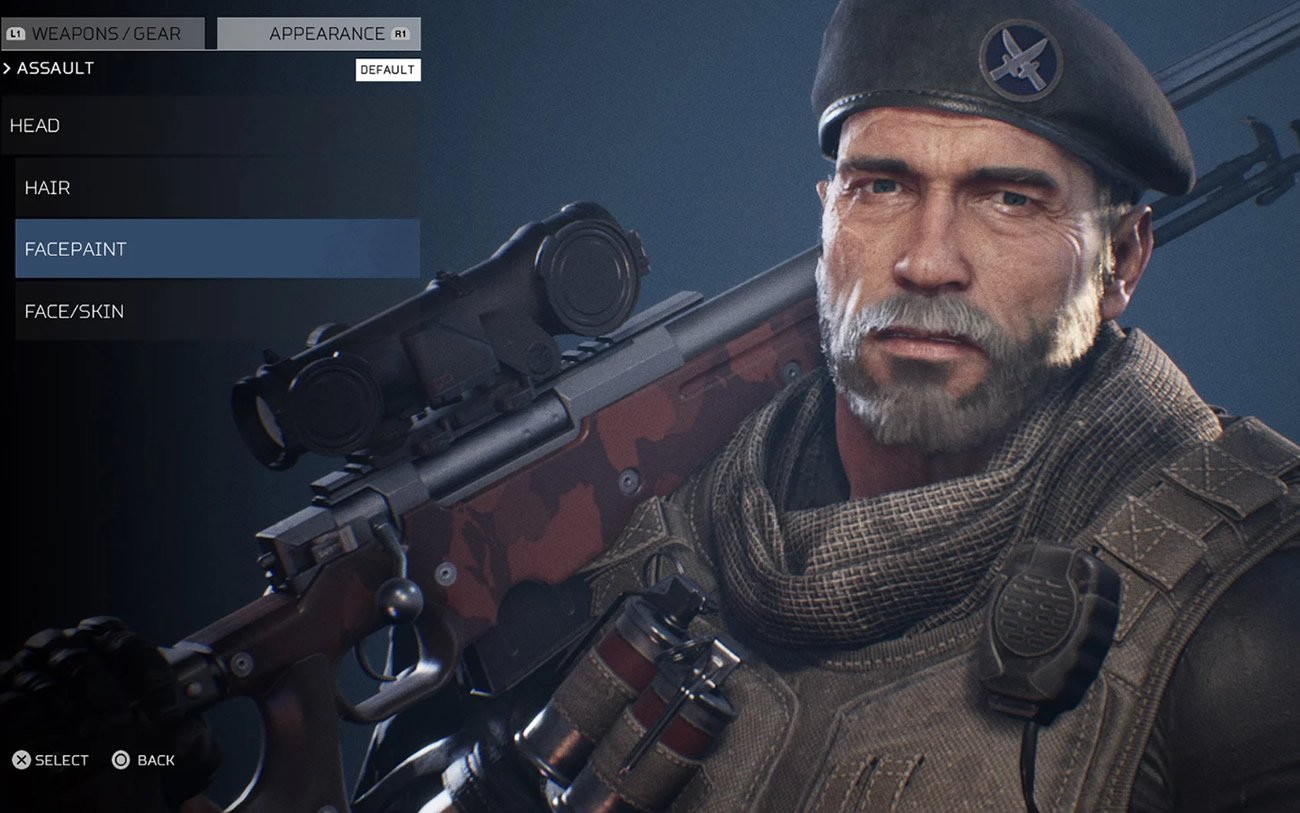1300x813 pixels.
Task: Select the Facepaint entry
Action: point(217,249)
